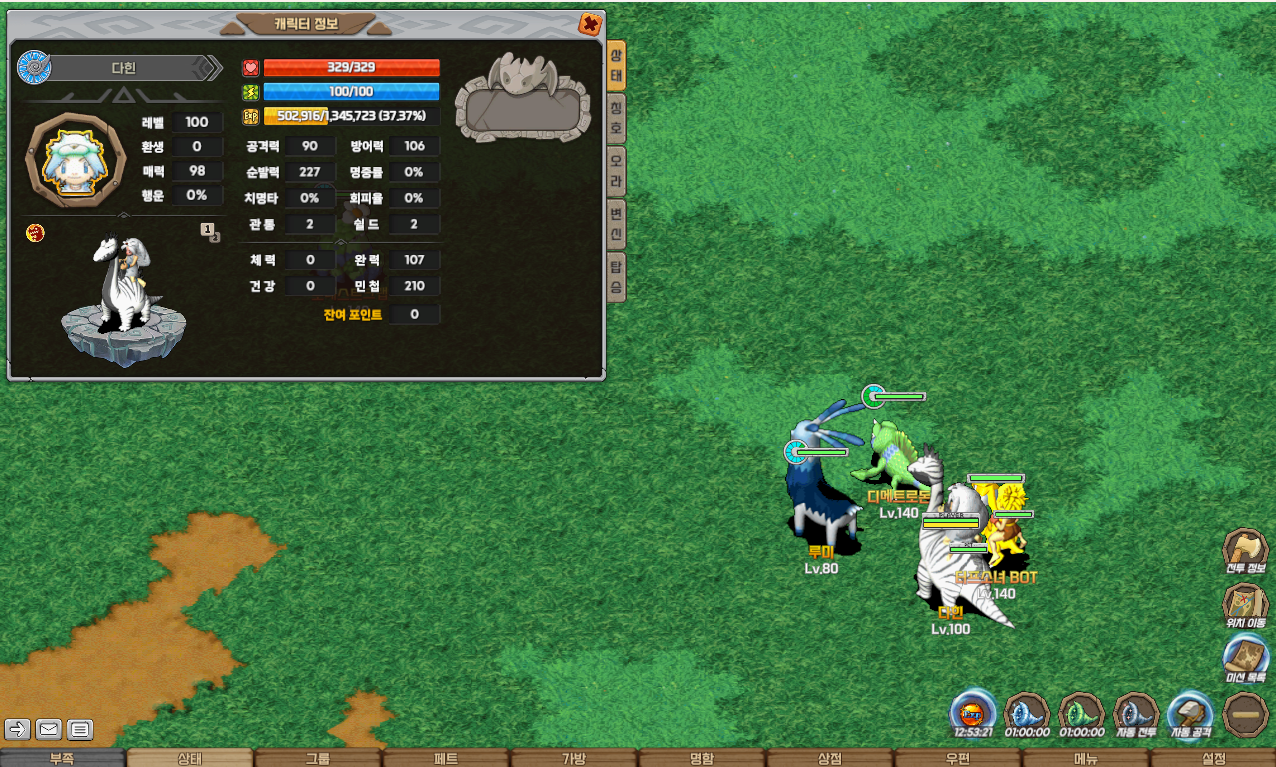Click the envelope button above the tribe tab

click(49, 729)
